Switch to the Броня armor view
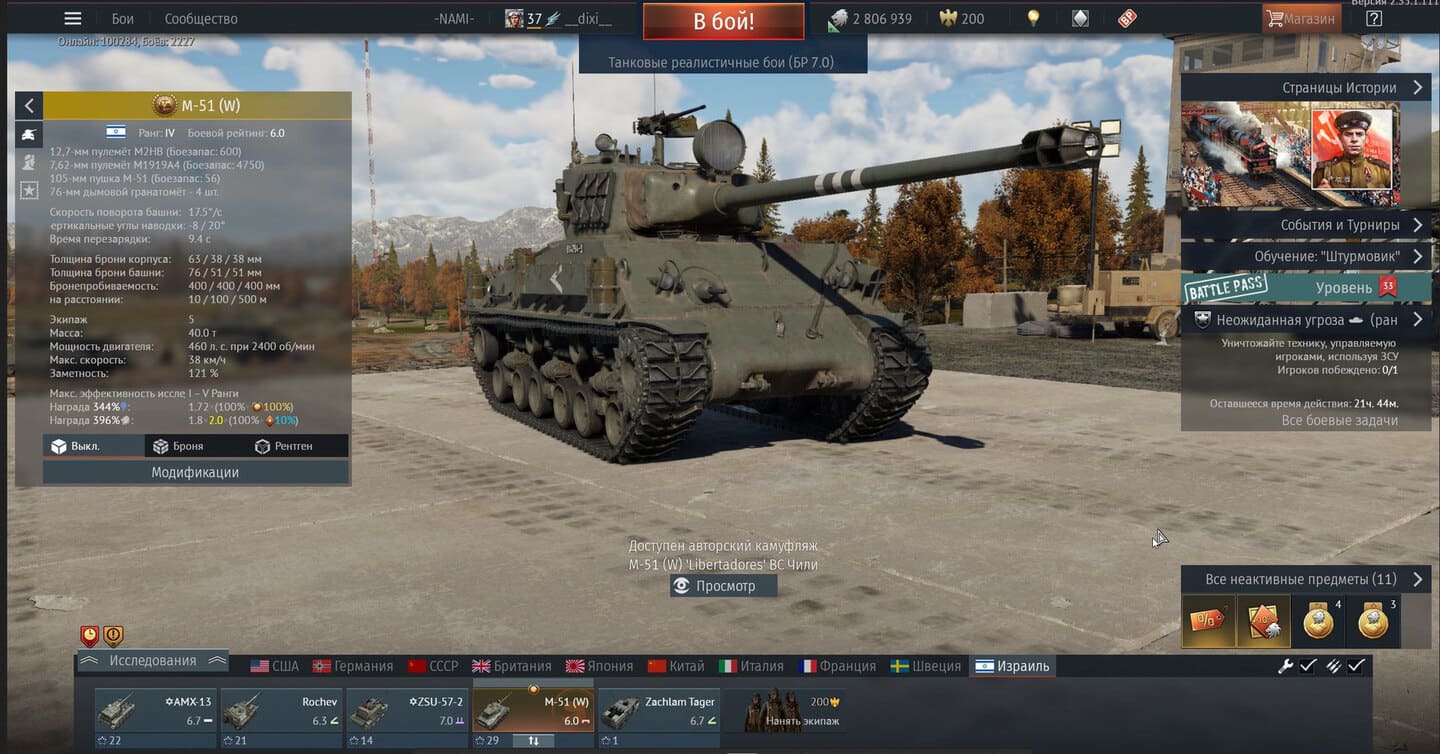 click(x=178, y=446)
